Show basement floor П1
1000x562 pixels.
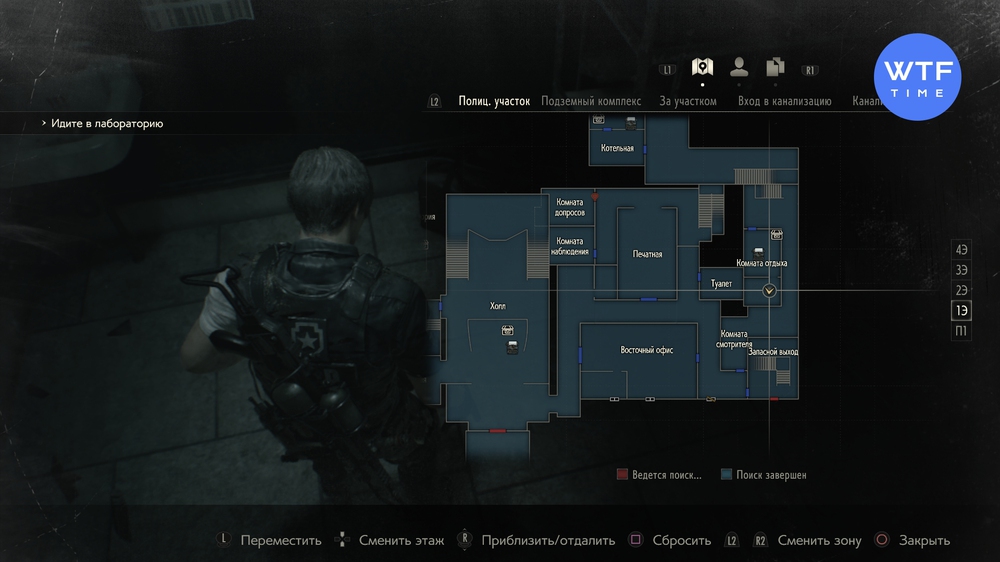962,331
